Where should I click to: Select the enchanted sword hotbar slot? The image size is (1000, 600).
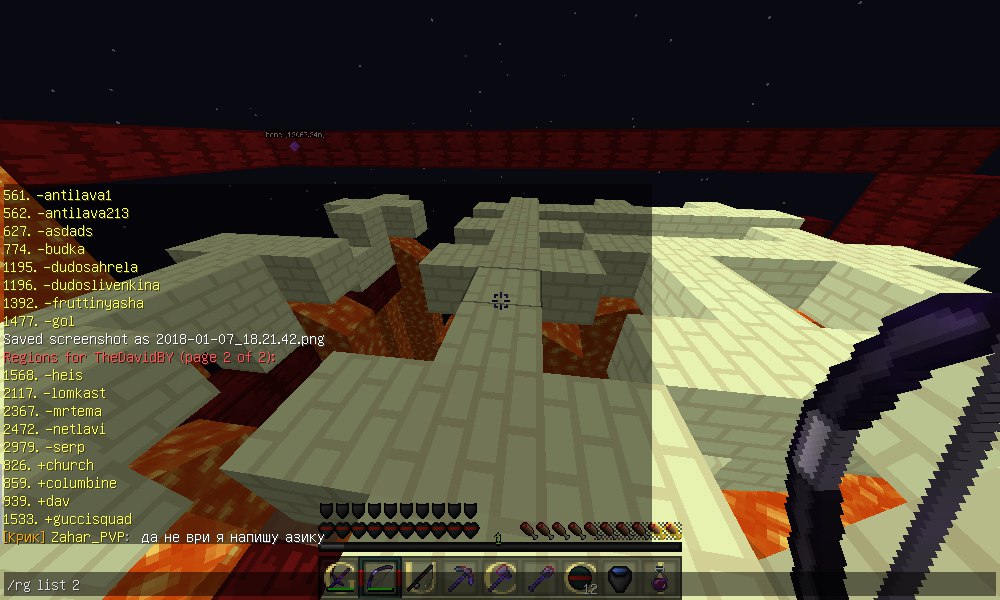click(342, 578)
